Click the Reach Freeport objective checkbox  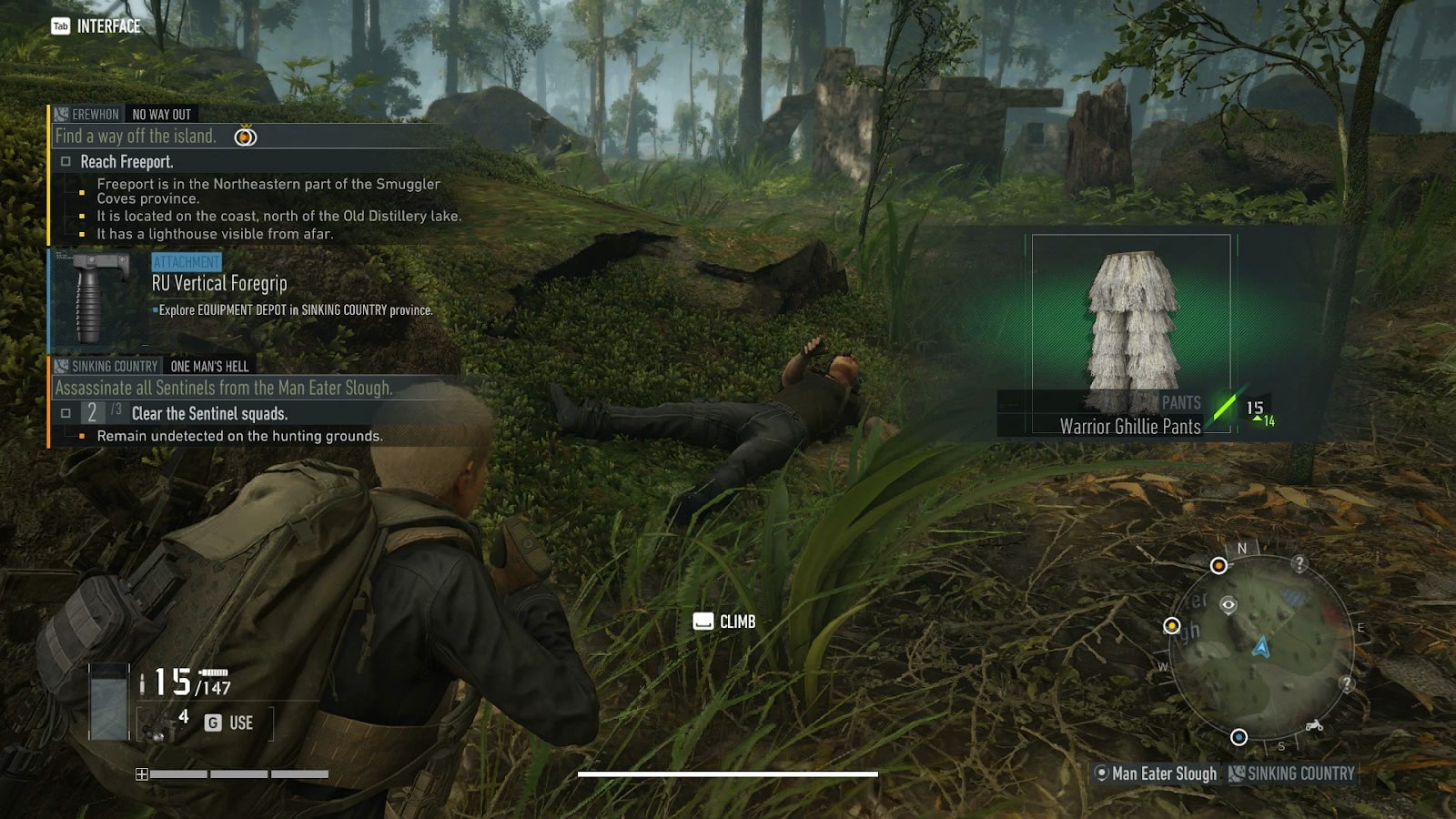[x=66, y=162]
